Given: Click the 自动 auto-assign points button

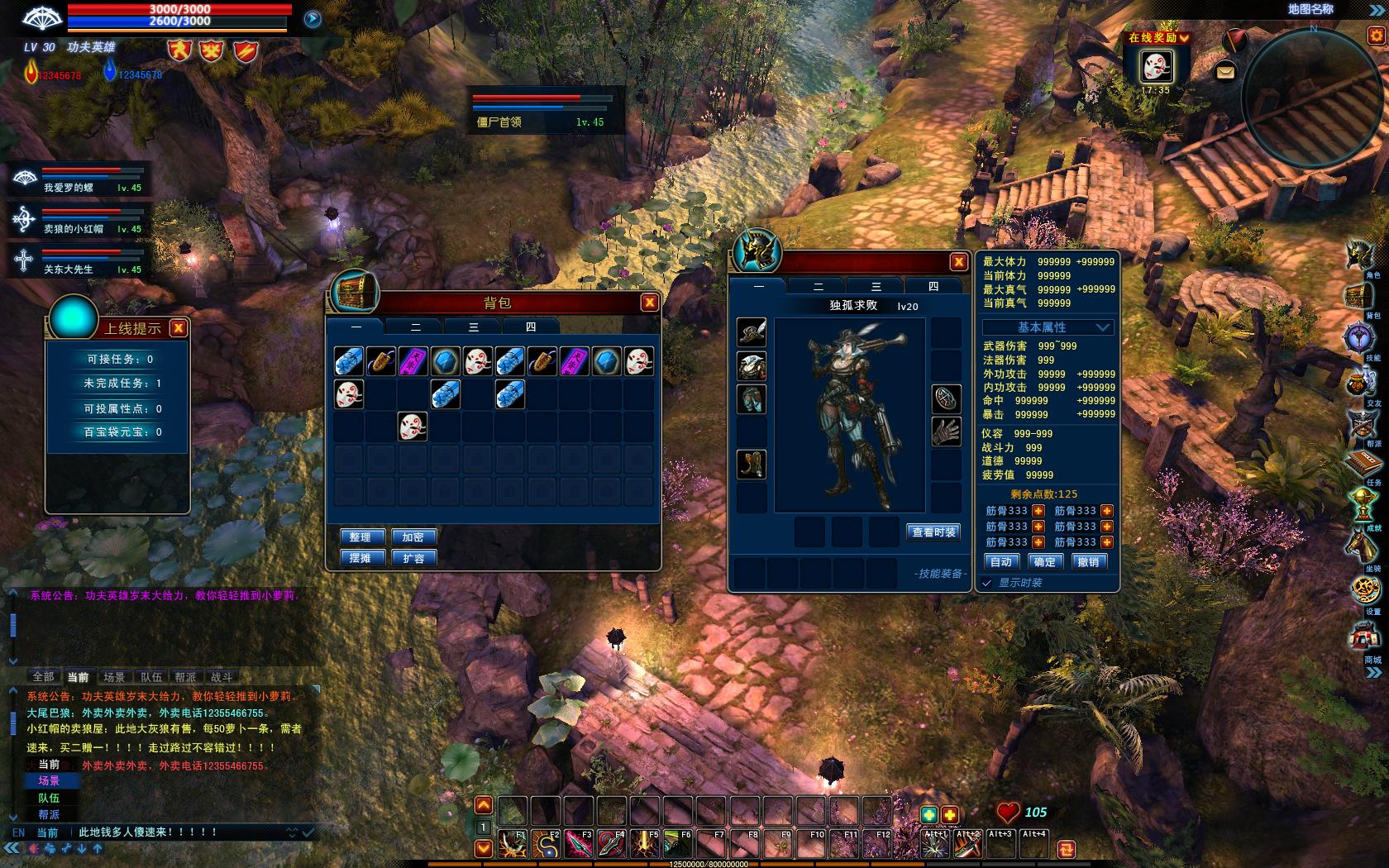Looking at the screenshot, I should pyautogui.click(x=1001, y=562).
